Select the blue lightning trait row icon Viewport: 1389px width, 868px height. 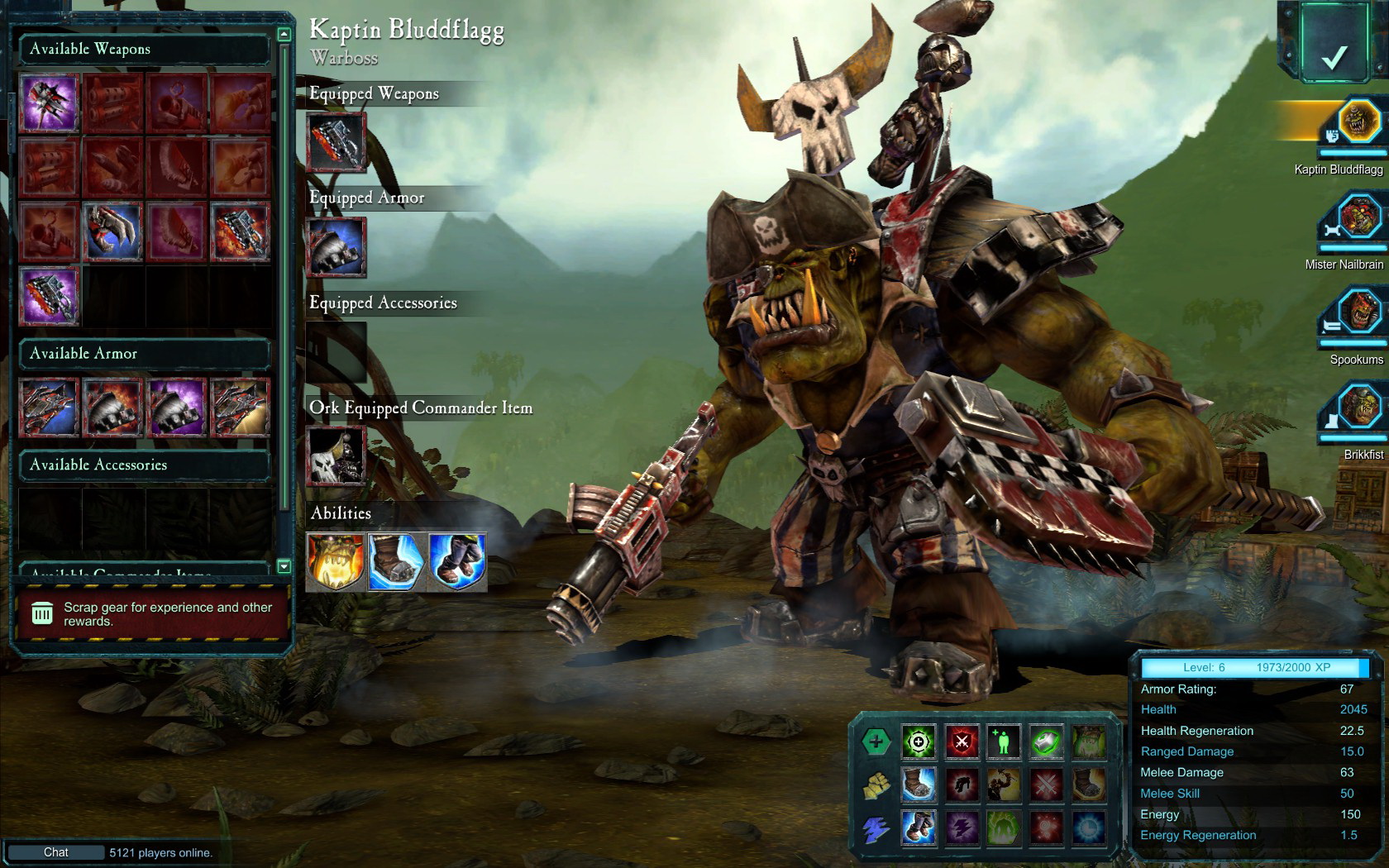coord(876,828)
